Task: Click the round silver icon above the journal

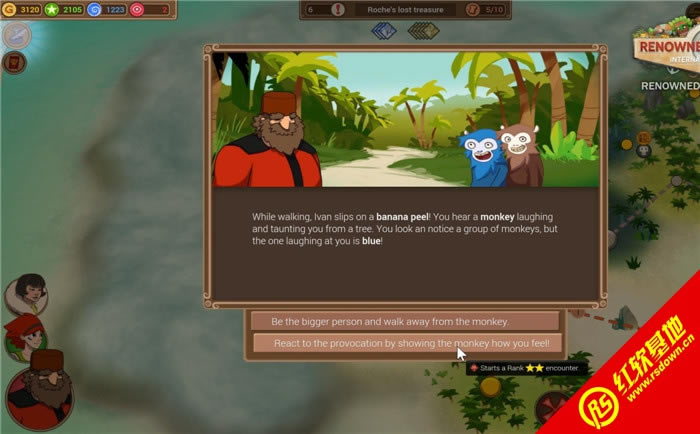Action: coord(16,35)
